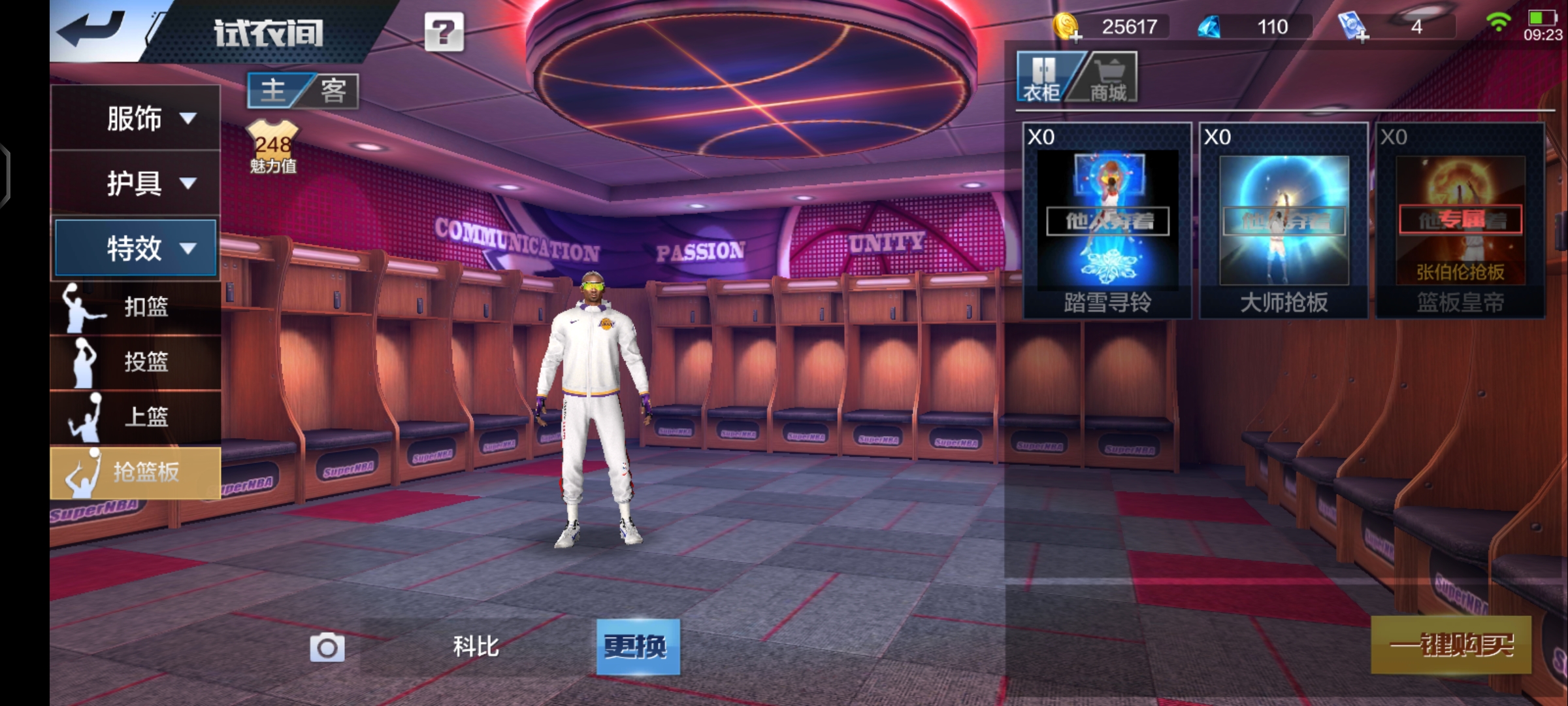
Task: Pick the 大师抢板 effect card
Action: tap(1283, 221)
